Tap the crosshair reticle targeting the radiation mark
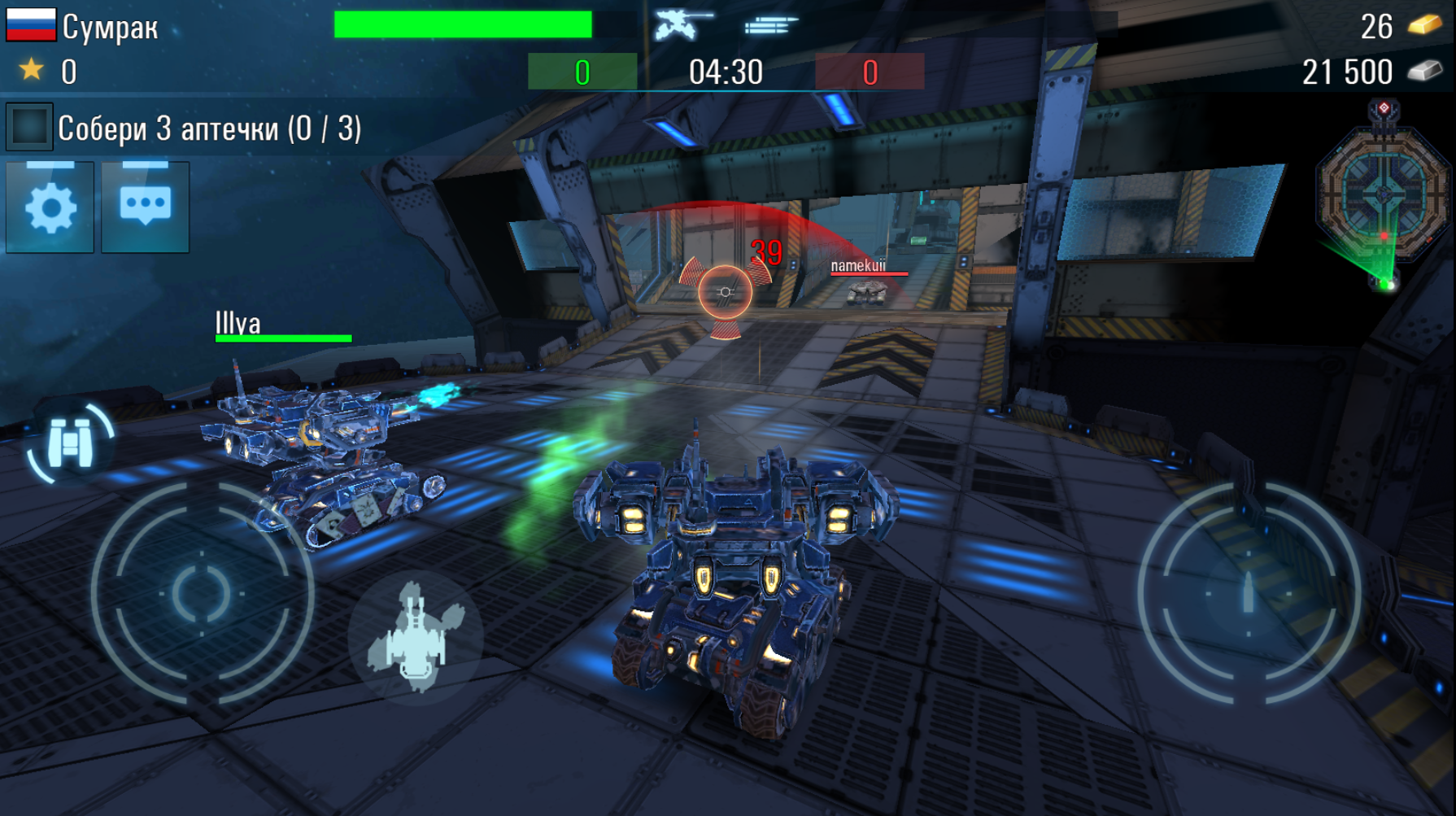The image size is (1456, 816). click(724, 293)
